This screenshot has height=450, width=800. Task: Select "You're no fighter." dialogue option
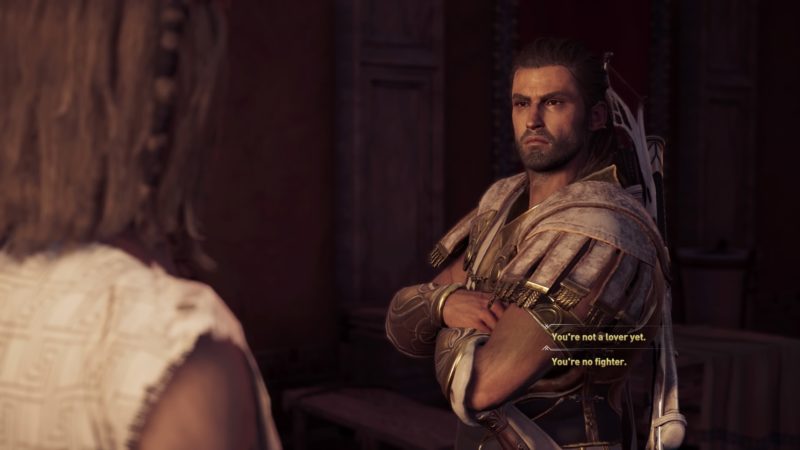589,361
